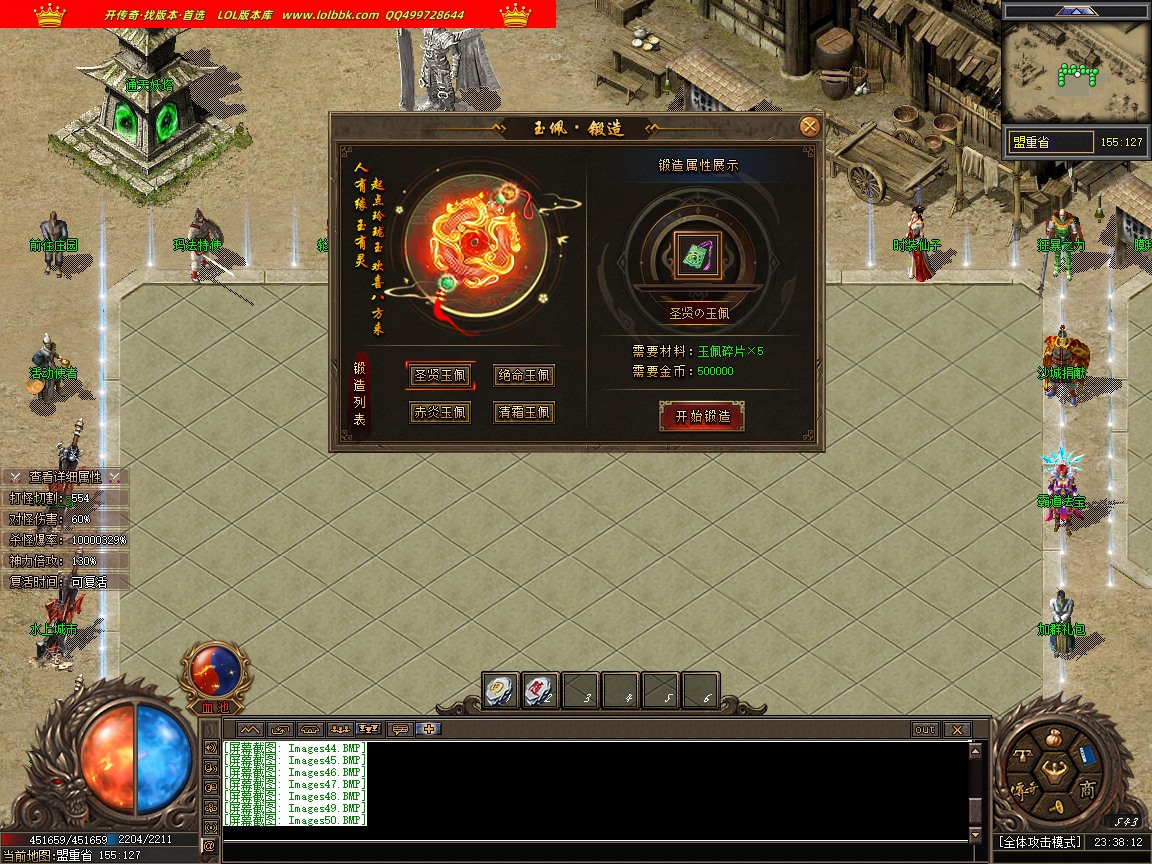Pick the 赤炎玉佩 forging option
1152x864 pixels.
coord(440,412)
